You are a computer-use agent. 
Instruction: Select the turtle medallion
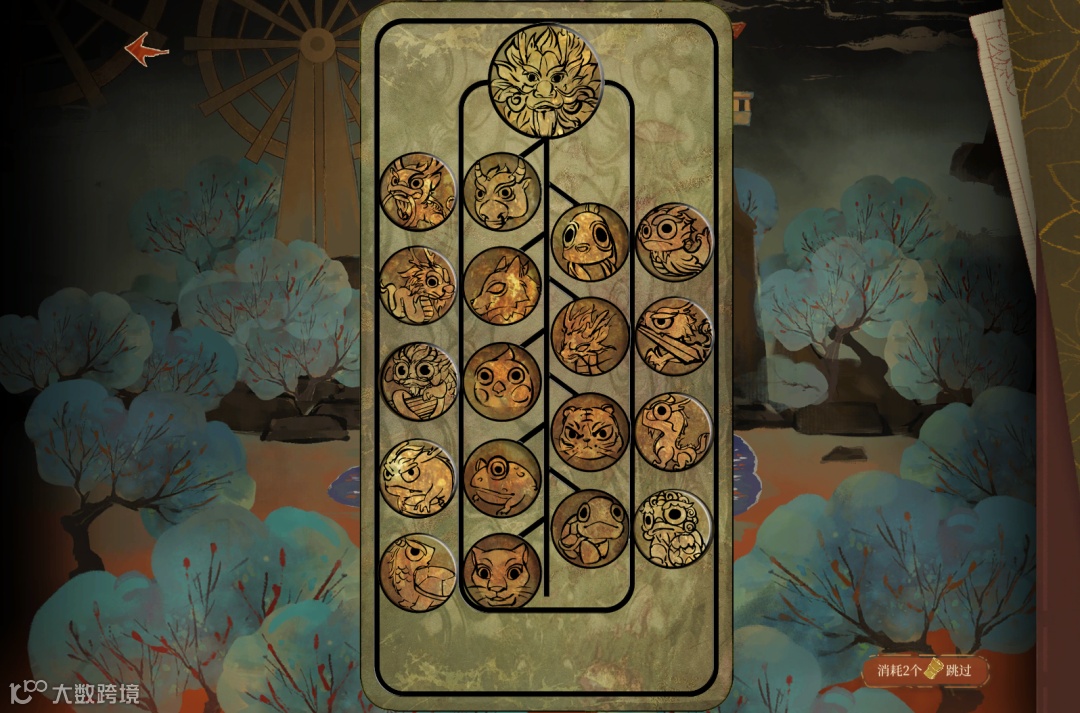(590, 527)
